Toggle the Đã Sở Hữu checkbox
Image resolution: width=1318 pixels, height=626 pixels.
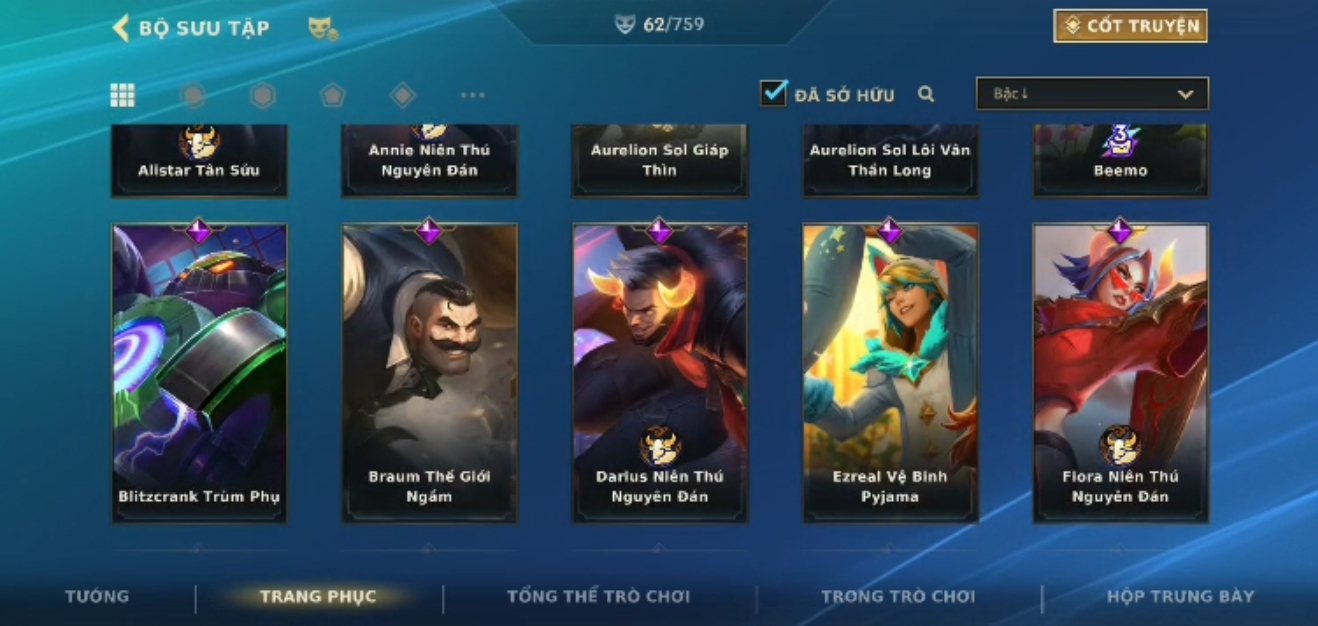(773, 94)
